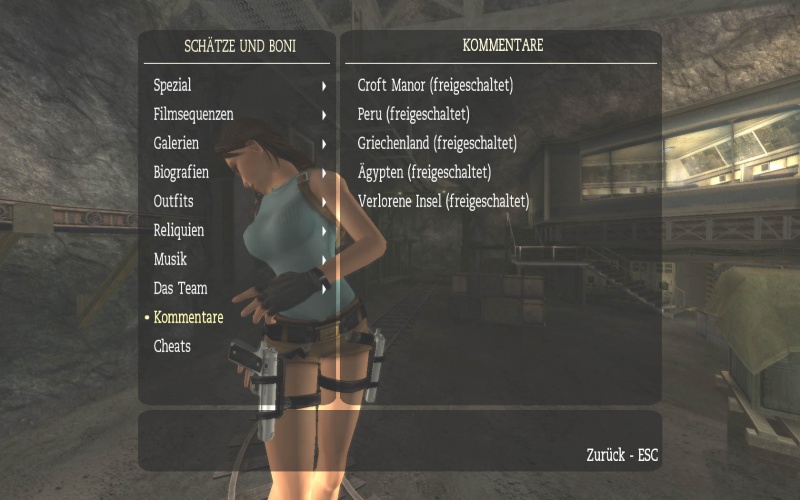Open the Musik submenu

(171, 260)
